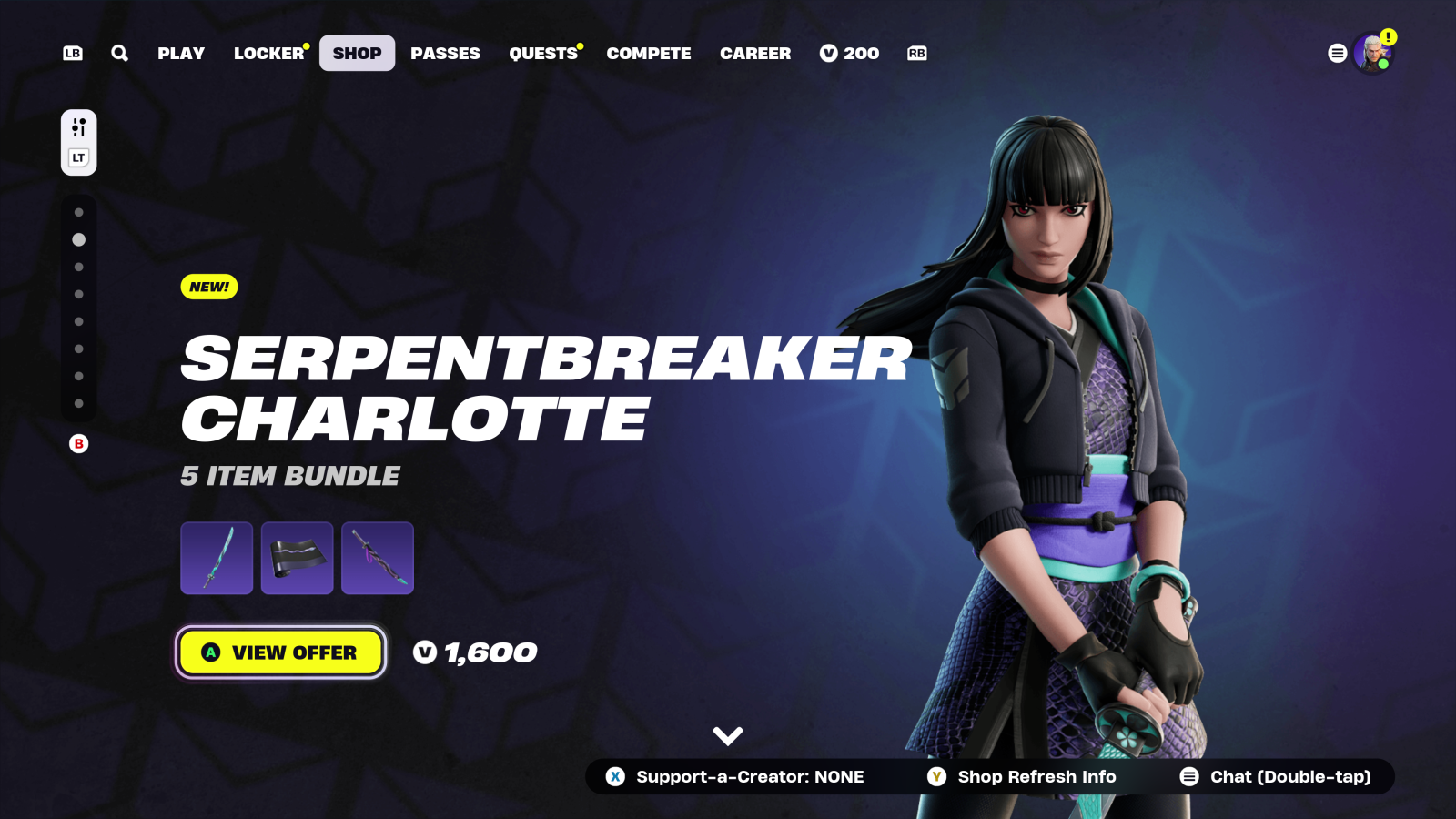Screen dimensions: 1456x819
Task: Select the sword thumbnail in the bundle preview
Action: [x=216, y=557]
